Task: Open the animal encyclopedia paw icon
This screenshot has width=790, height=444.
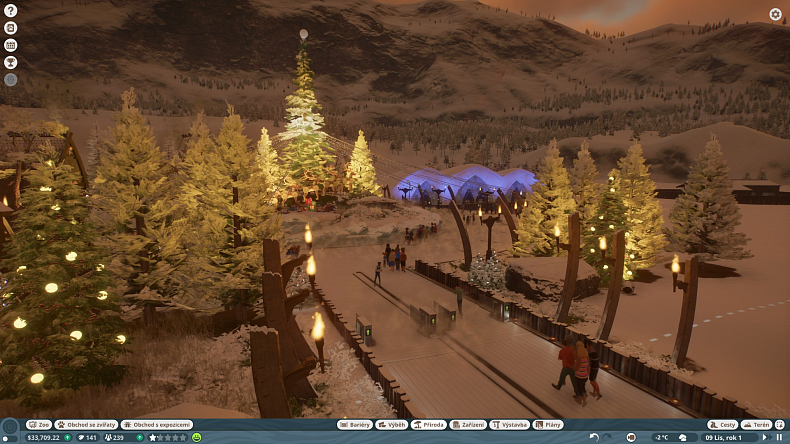Action: pyautogui.click(x=10, y=28)
